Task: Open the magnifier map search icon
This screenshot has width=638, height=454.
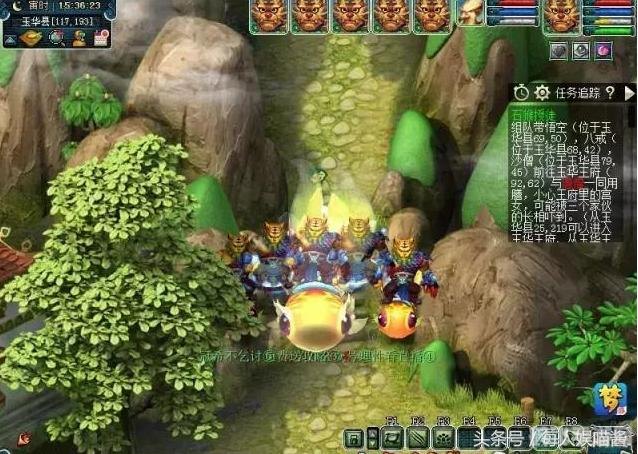Action: click(x=56, y=38)
